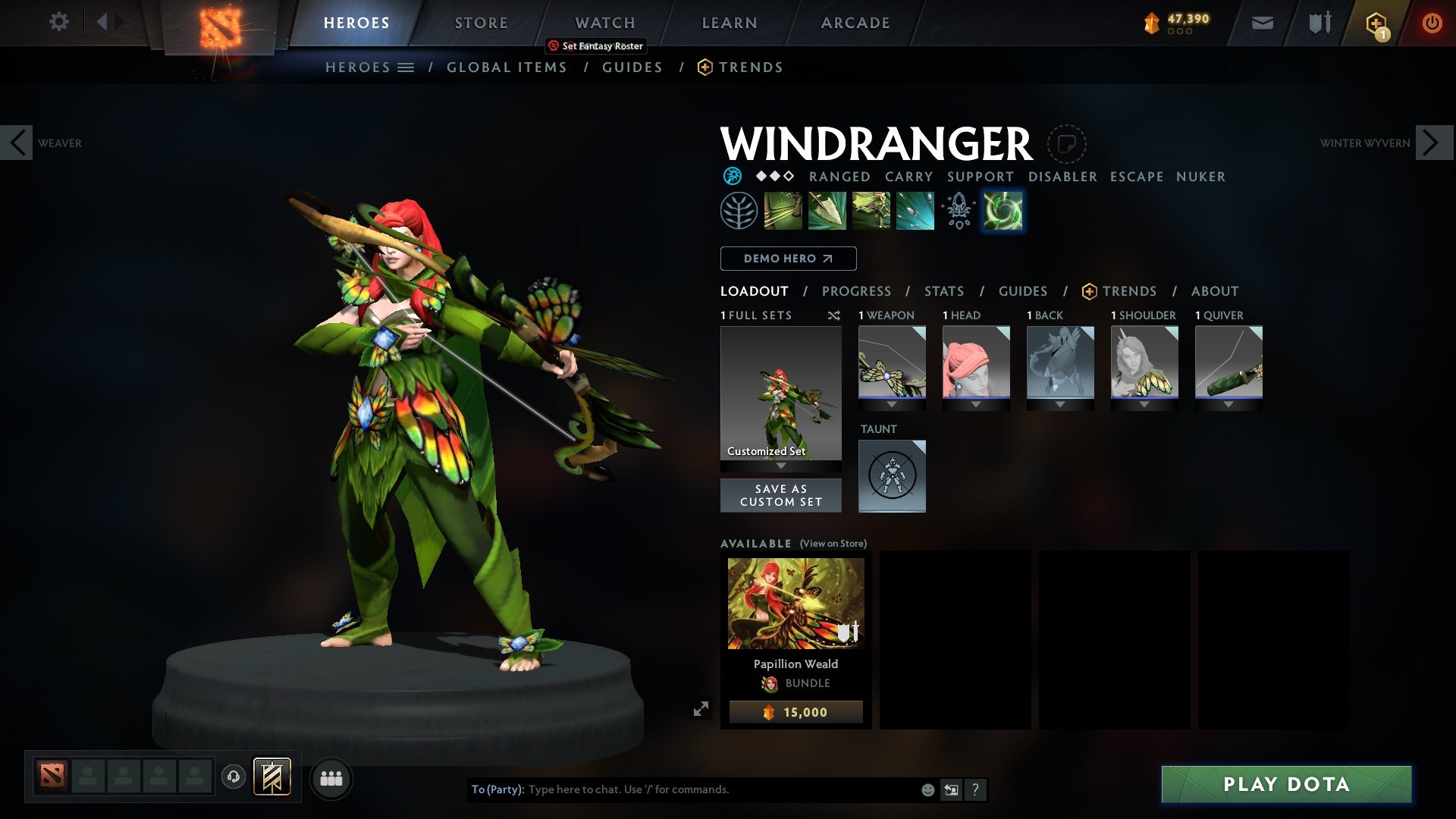Viewport: 1456px width, 819px height.
Task: Switch to the Global Items tab
Action: (507, 67)
